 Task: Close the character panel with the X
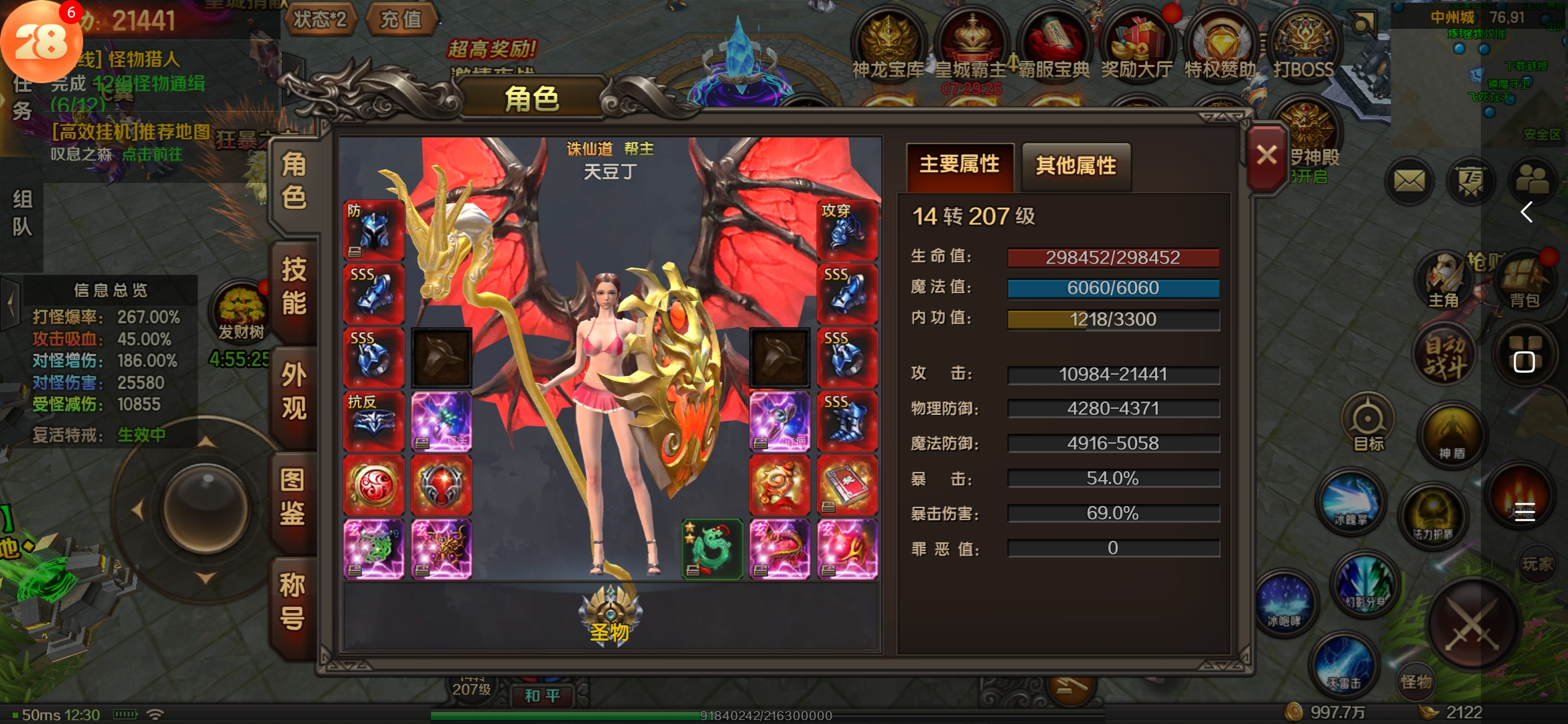(1266, 156)
